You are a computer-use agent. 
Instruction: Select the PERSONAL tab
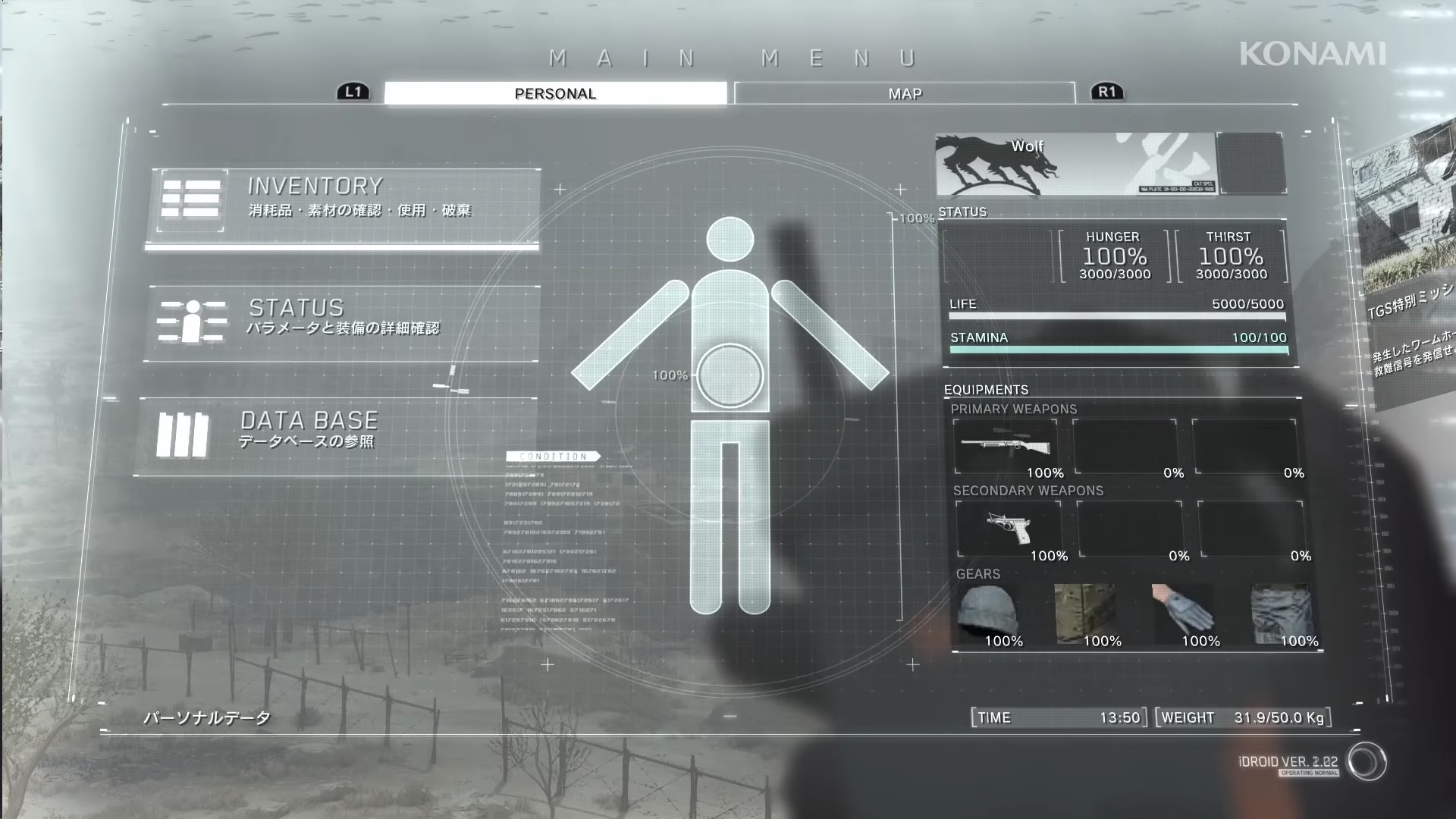555,93
